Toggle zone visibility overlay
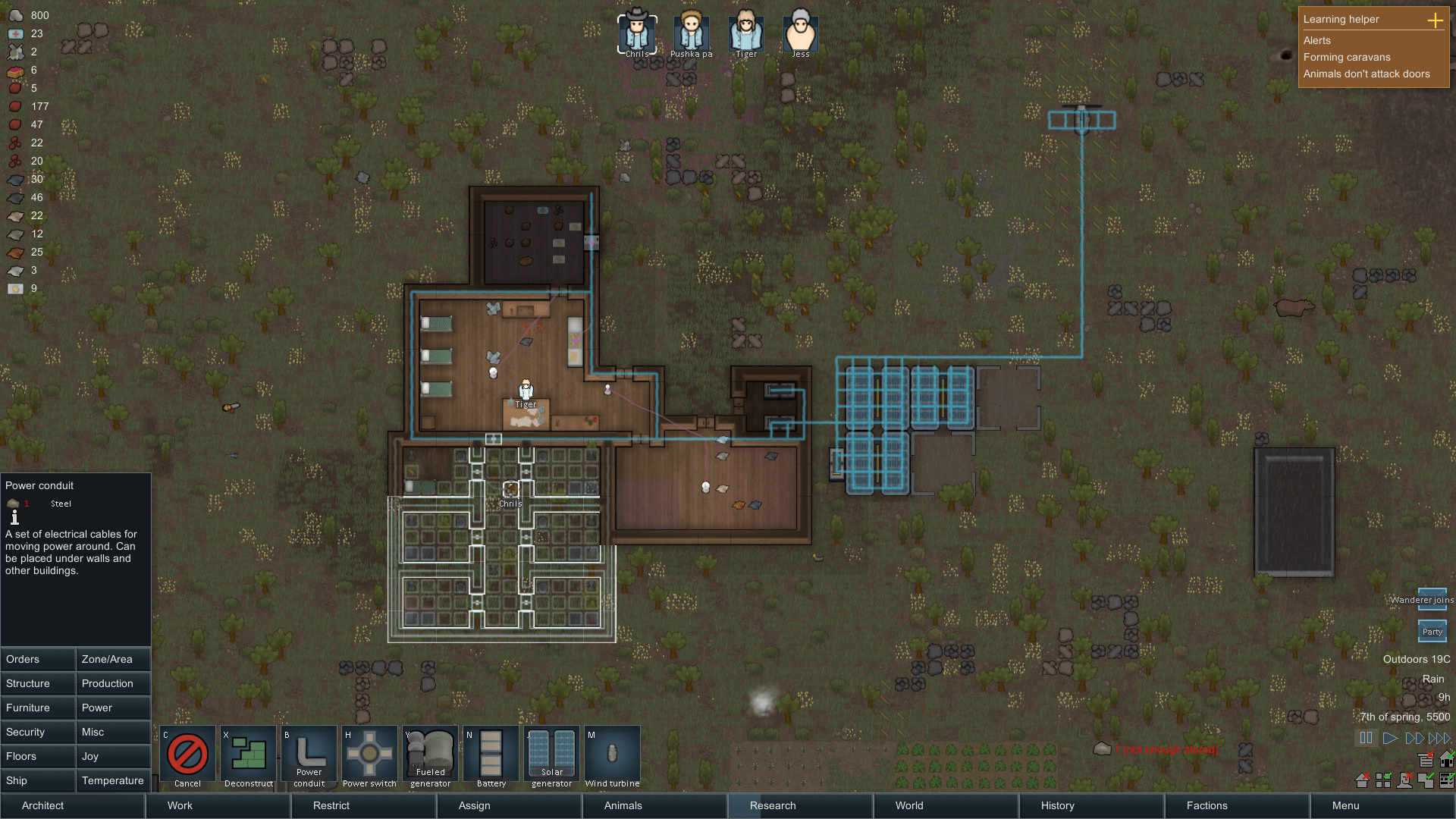Screen dimensions: 1456x819 click(1383, 780)
